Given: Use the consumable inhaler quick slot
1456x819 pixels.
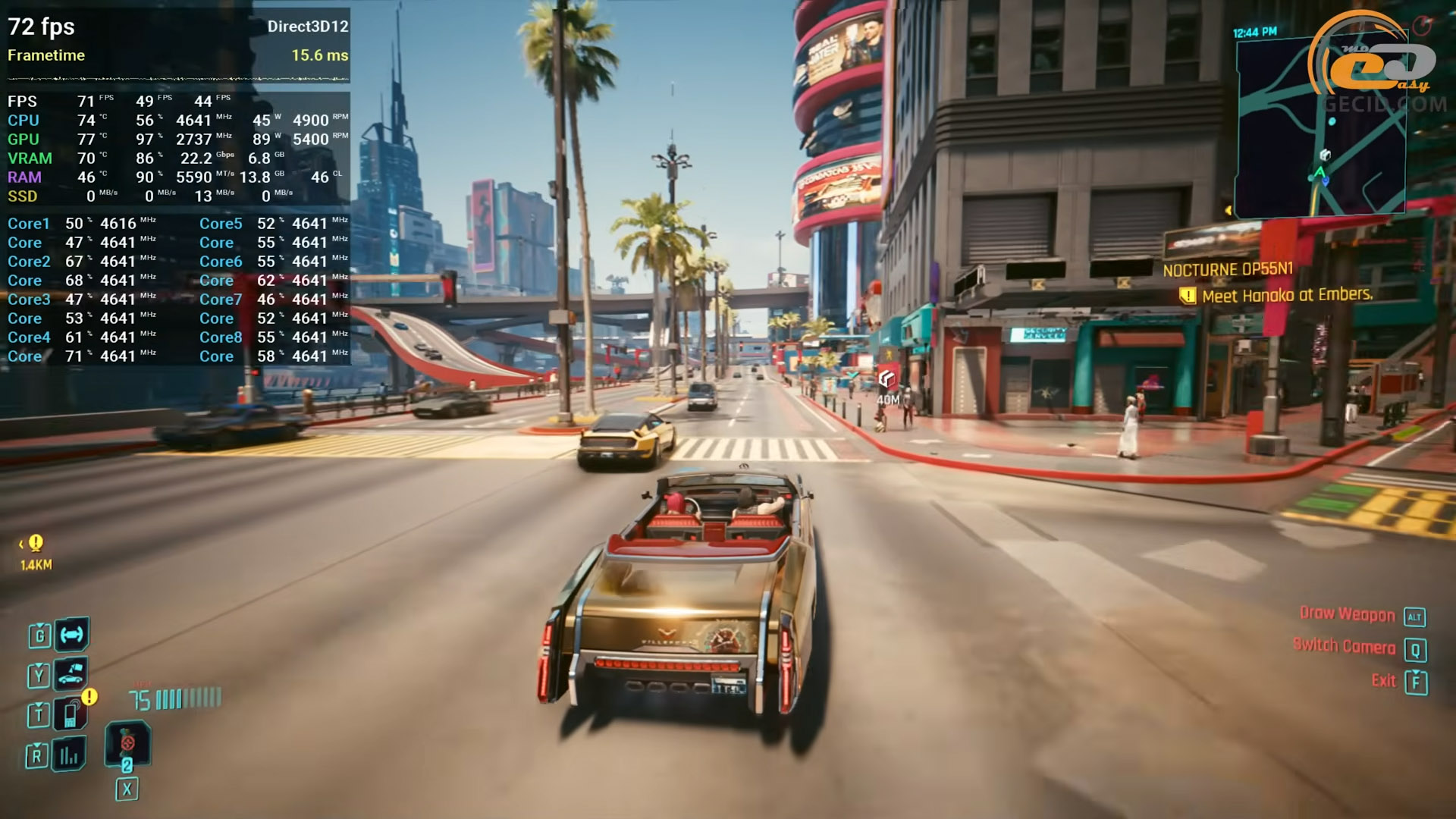Looking at the screenshot, I should click(x=127, y=743).
